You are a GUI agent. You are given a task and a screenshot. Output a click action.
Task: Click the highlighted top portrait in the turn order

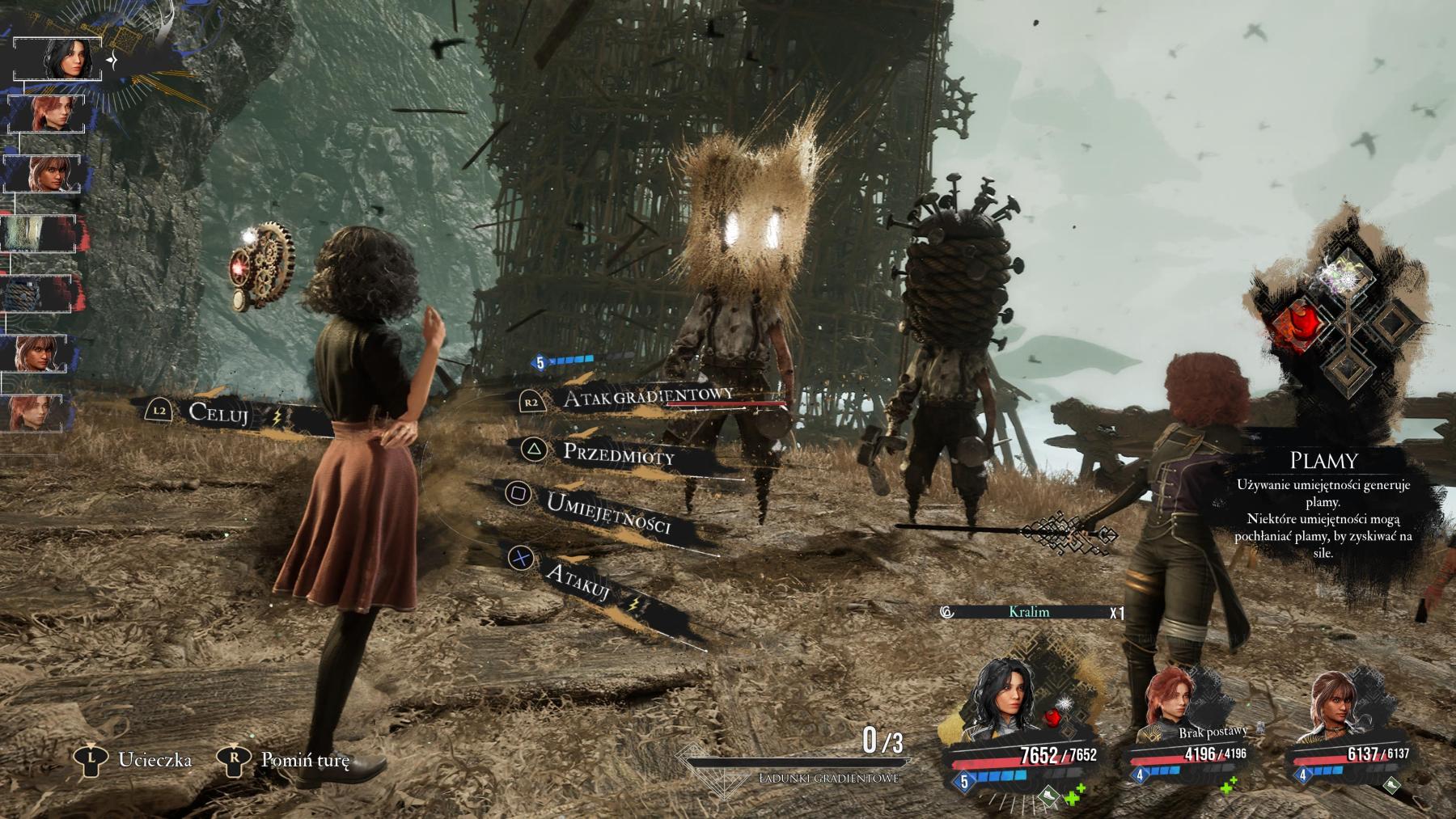click(x=58, y=58)
